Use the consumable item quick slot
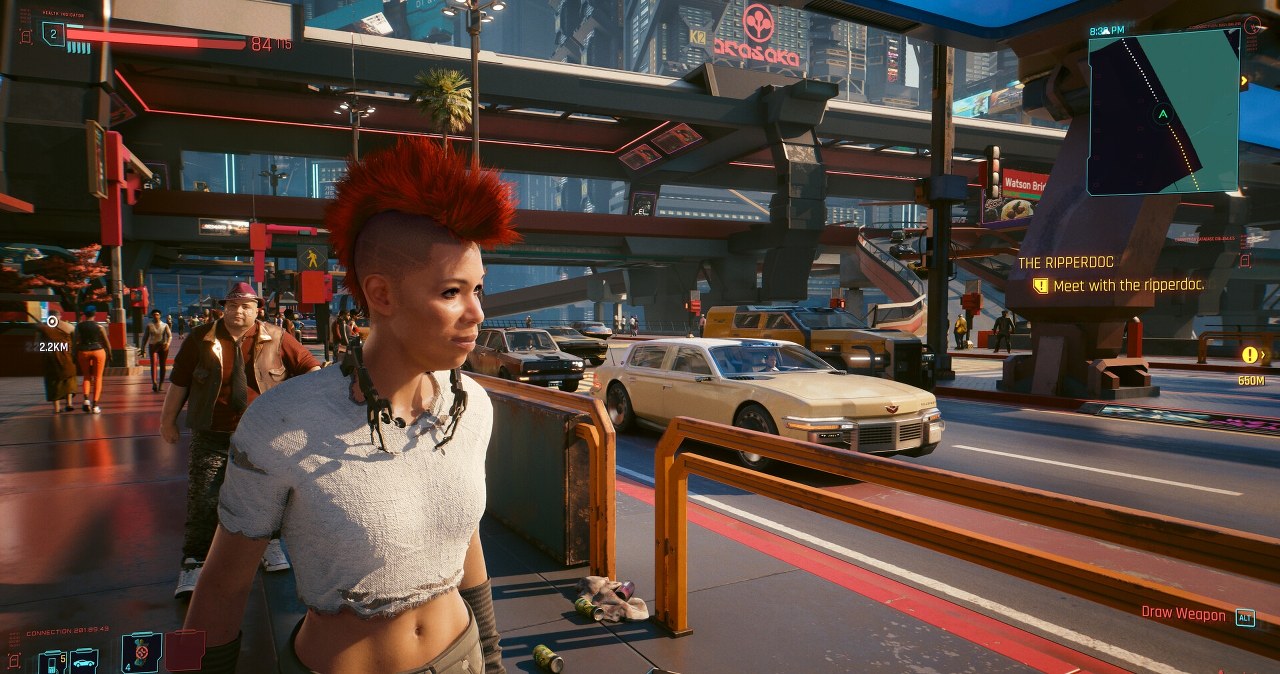The width and height of the screenshot is (1280, 674). (141, 652)
